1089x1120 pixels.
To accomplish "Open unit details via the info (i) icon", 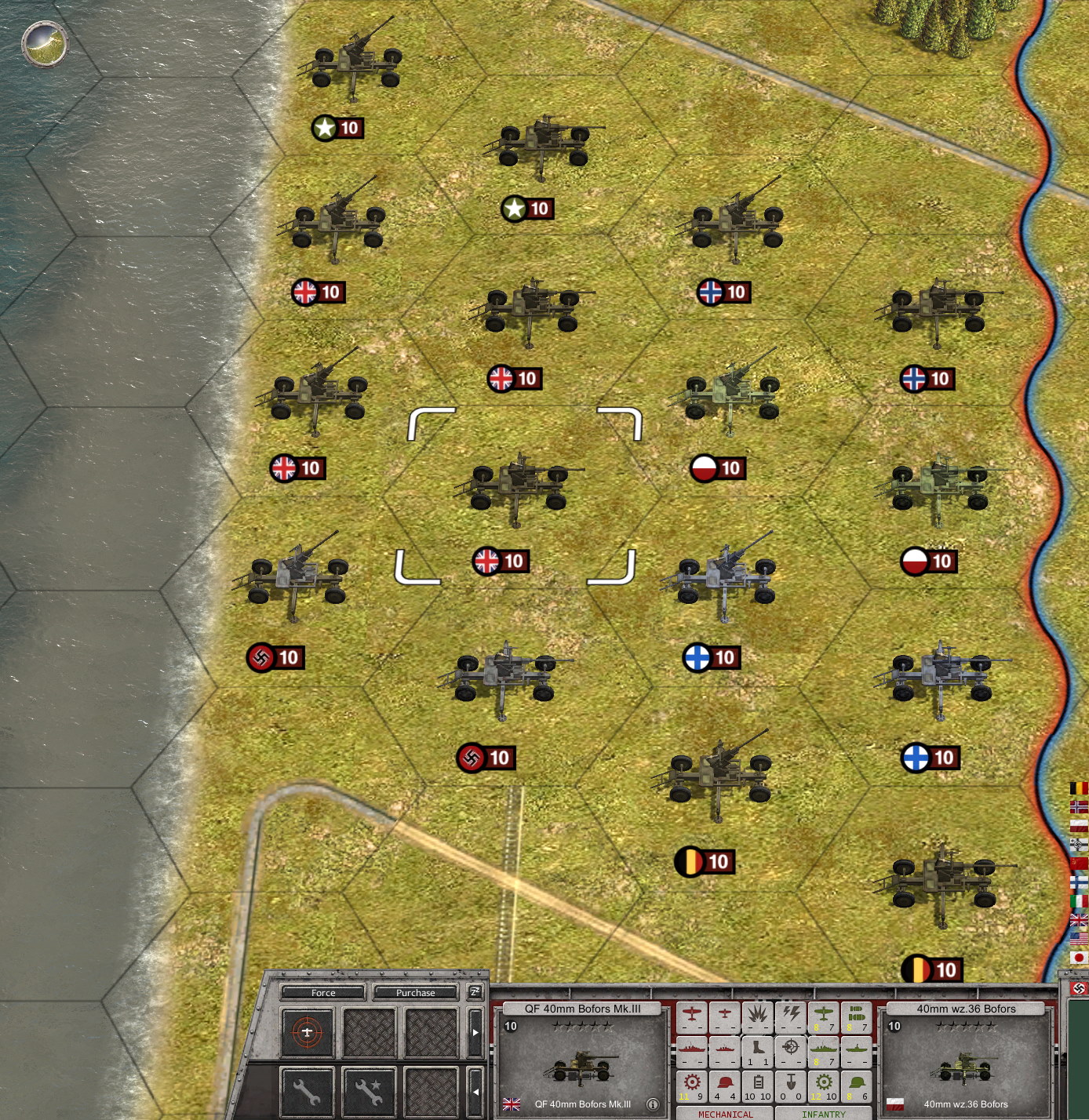I will 653,1104.
